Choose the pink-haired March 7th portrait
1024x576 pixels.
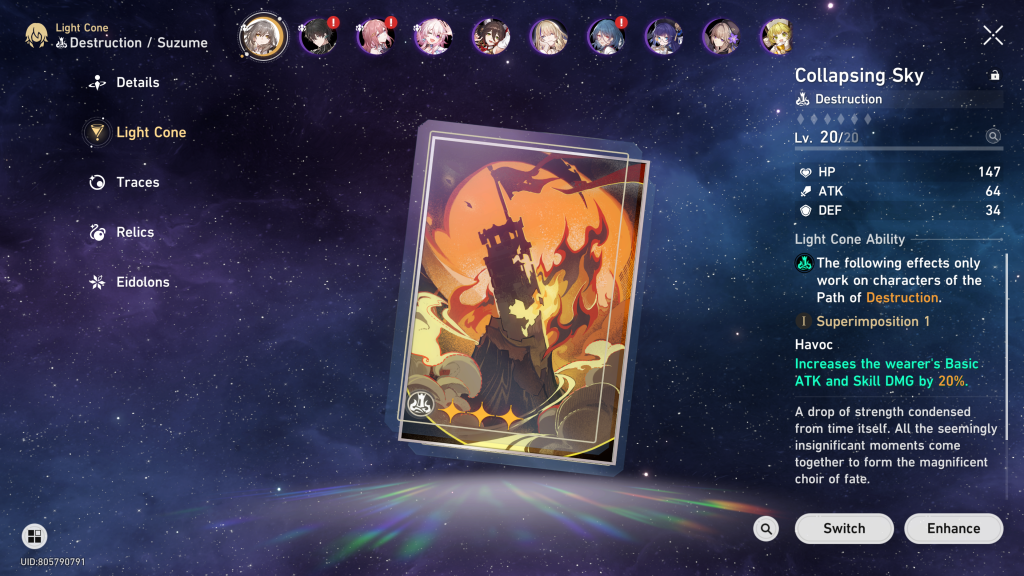[434, 37]
